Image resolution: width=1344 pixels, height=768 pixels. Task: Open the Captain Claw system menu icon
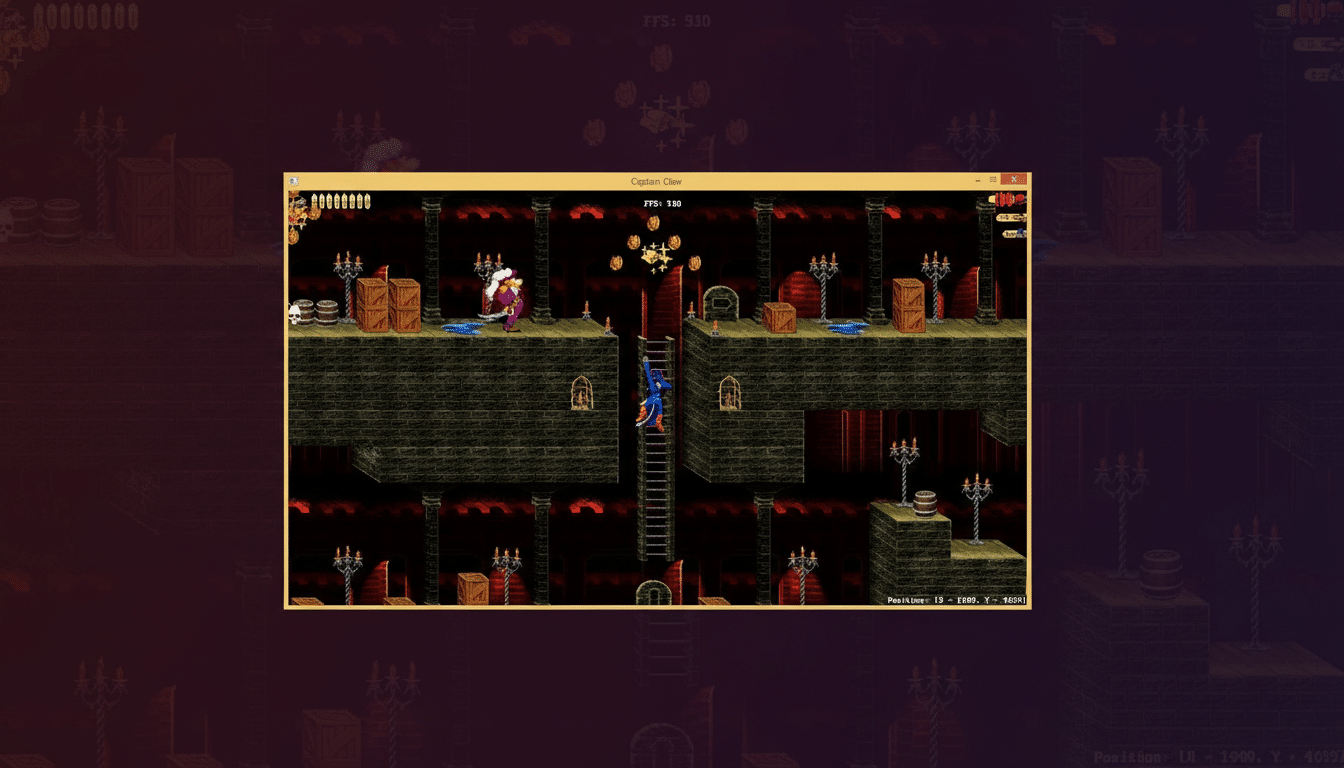coord(293,180)
